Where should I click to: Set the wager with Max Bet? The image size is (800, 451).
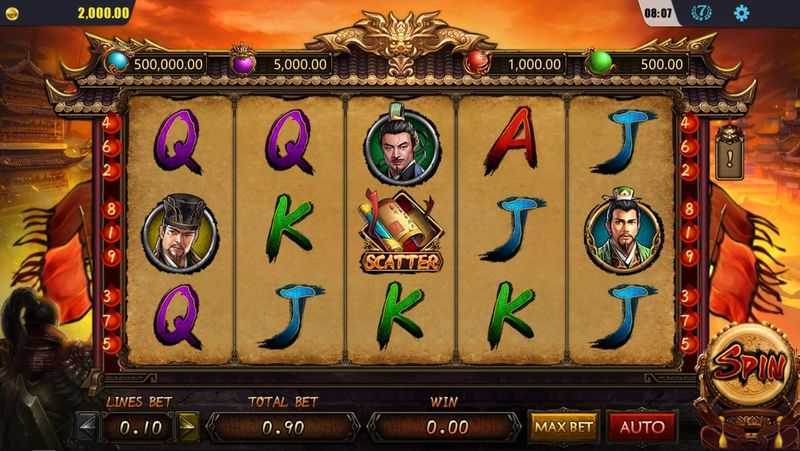563,427
